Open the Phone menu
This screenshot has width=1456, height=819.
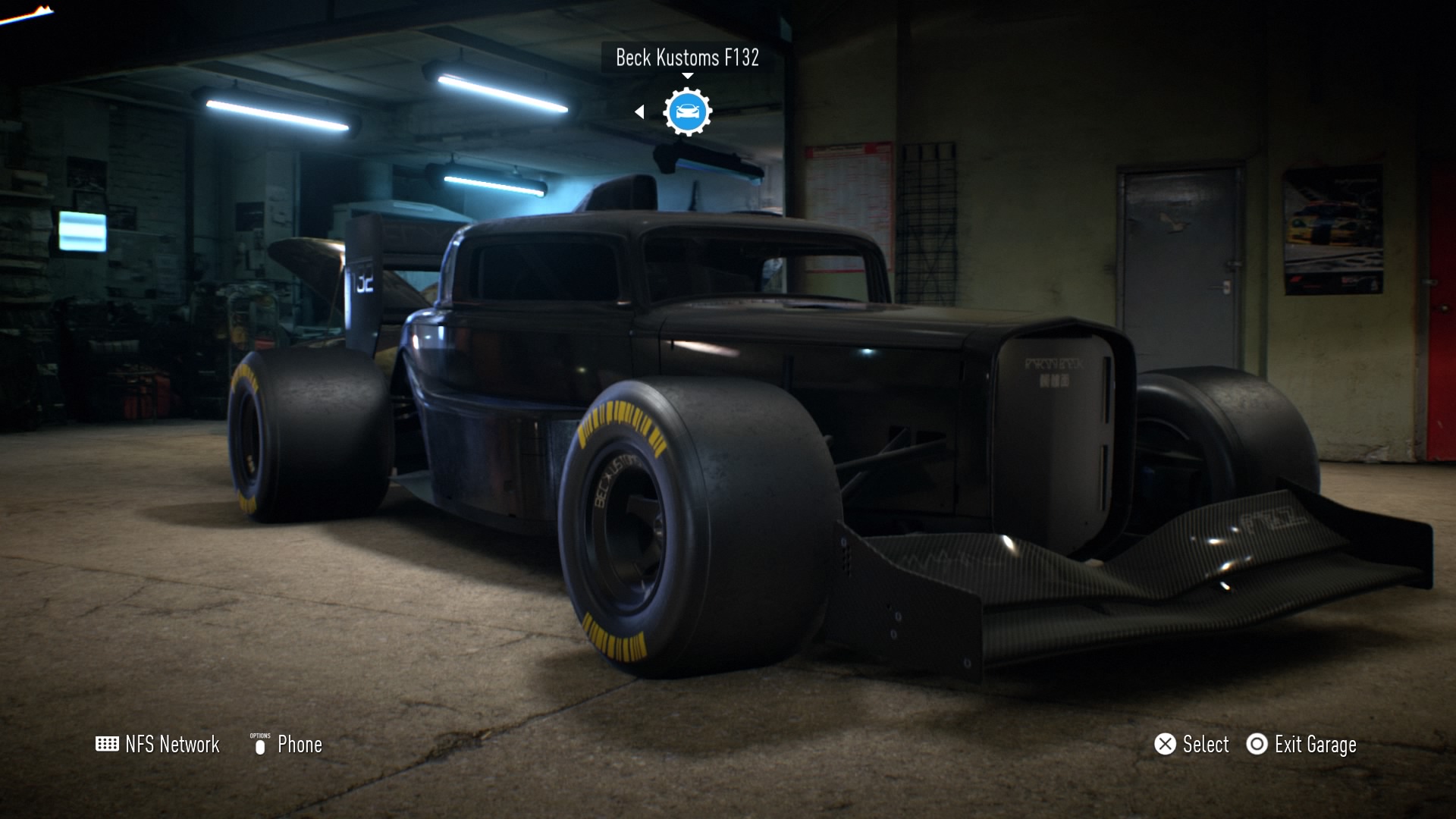(287, 745)
